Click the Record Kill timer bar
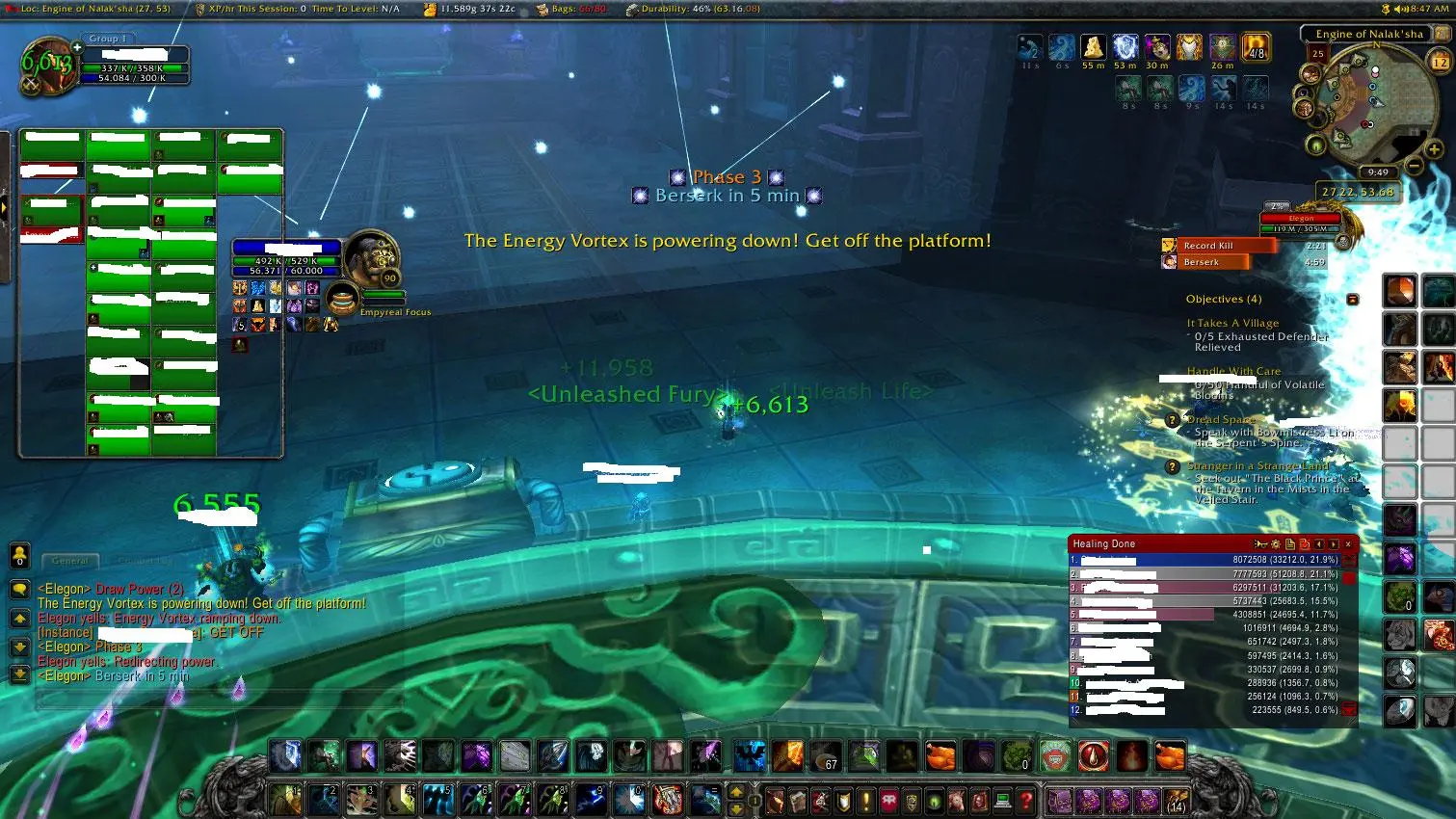Screen dimensions: 1456x819 (1218, 246)
